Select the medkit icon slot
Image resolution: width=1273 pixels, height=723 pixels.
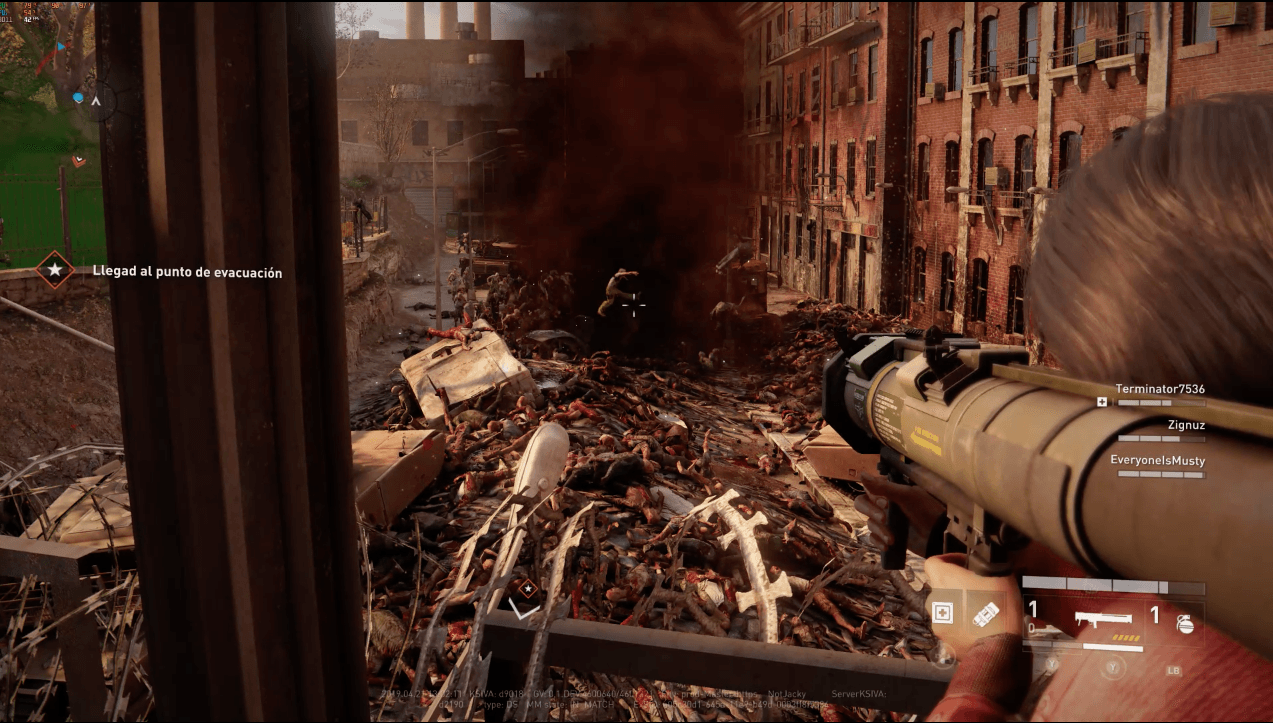pos(942,613)
